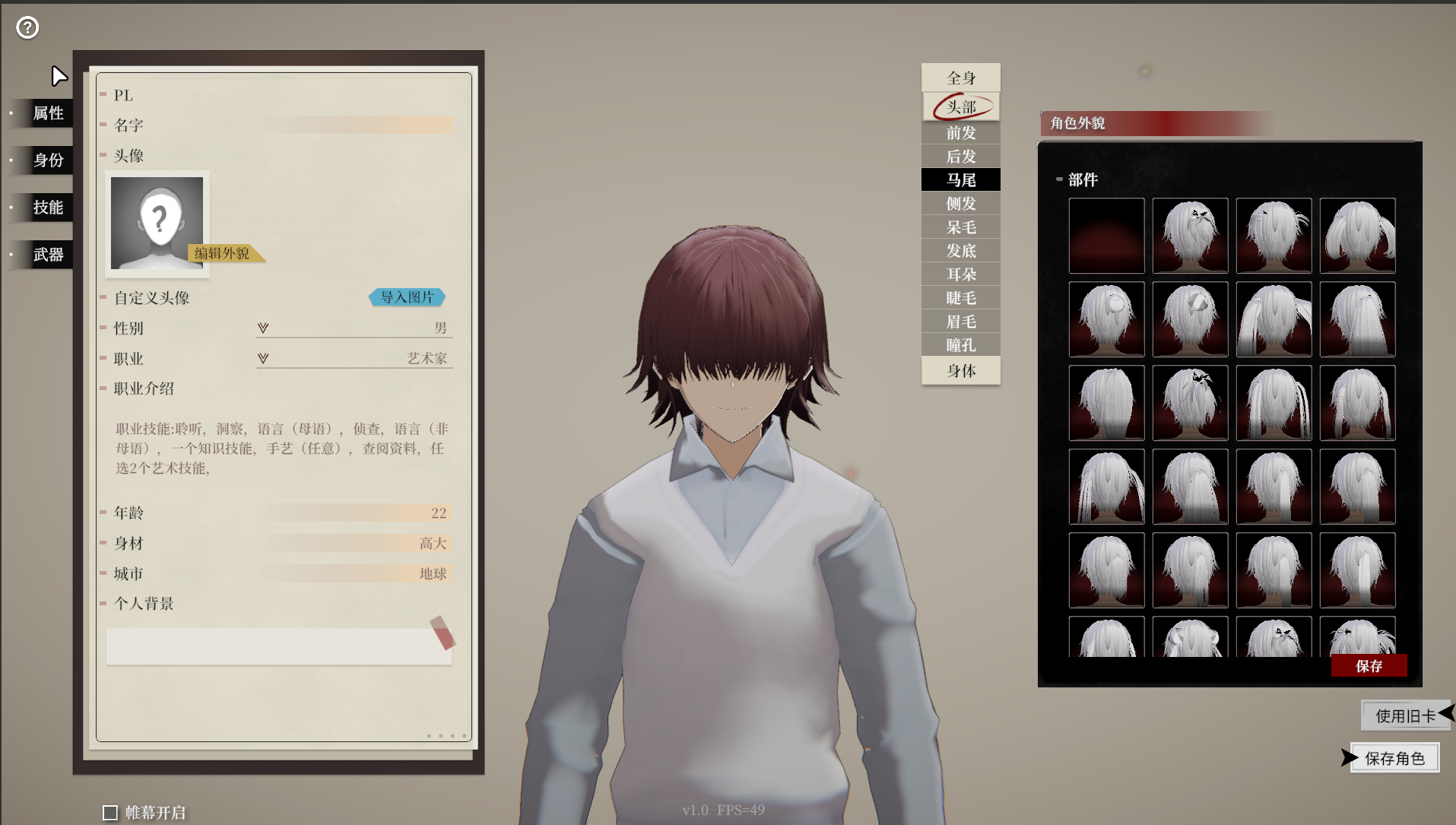
Task: Toggle the 帷幕开启 checkbox
Action: 111,812
